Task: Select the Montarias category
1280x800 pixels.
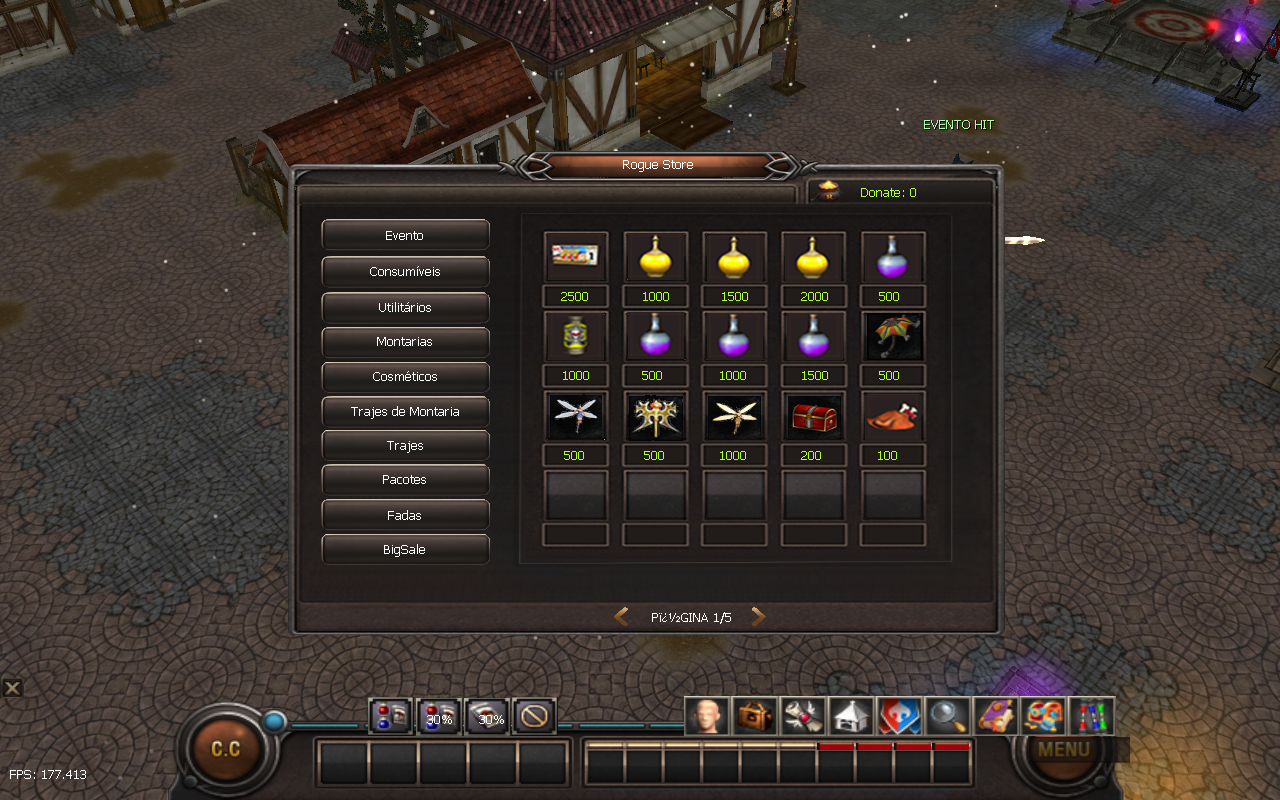Action: click(405, 342)
